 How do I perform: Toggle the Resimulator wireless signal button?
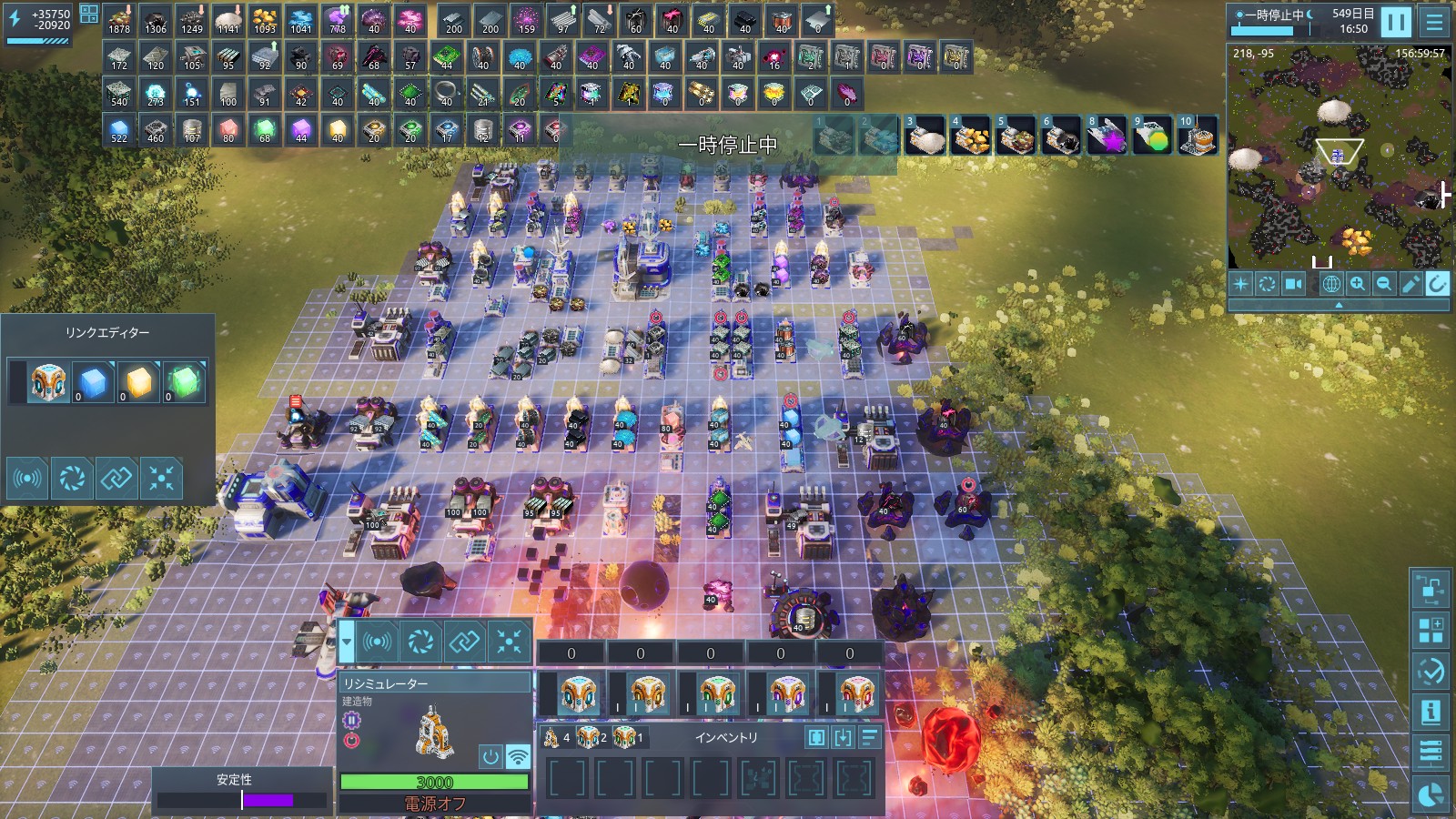[518, 756]
